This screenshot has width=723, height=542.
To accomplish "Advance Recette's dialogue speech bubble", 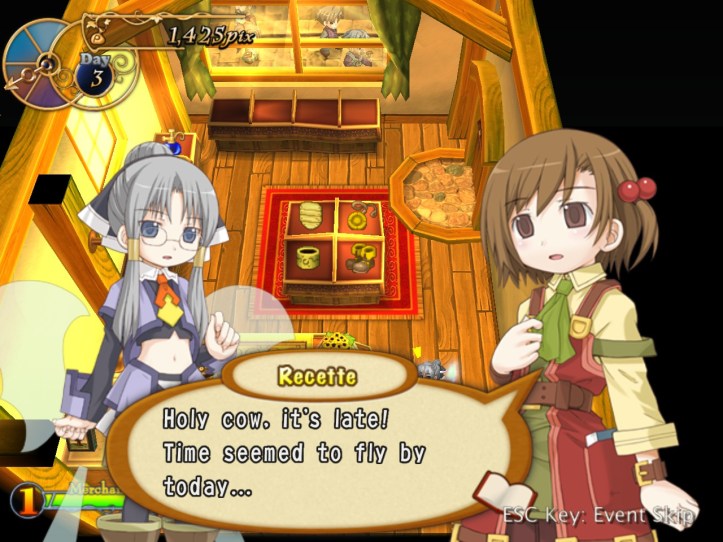I will [x=320, y=452].
